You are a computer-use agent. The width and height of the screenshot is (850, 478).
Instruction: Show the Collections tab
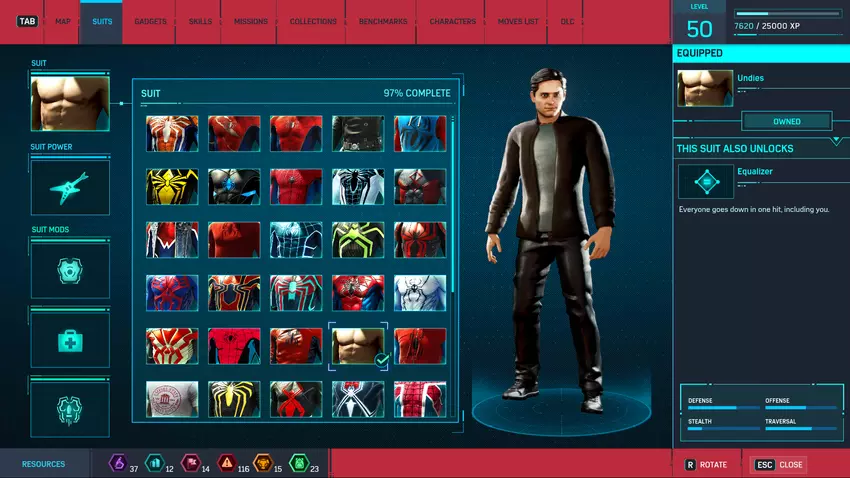[313, 21]
